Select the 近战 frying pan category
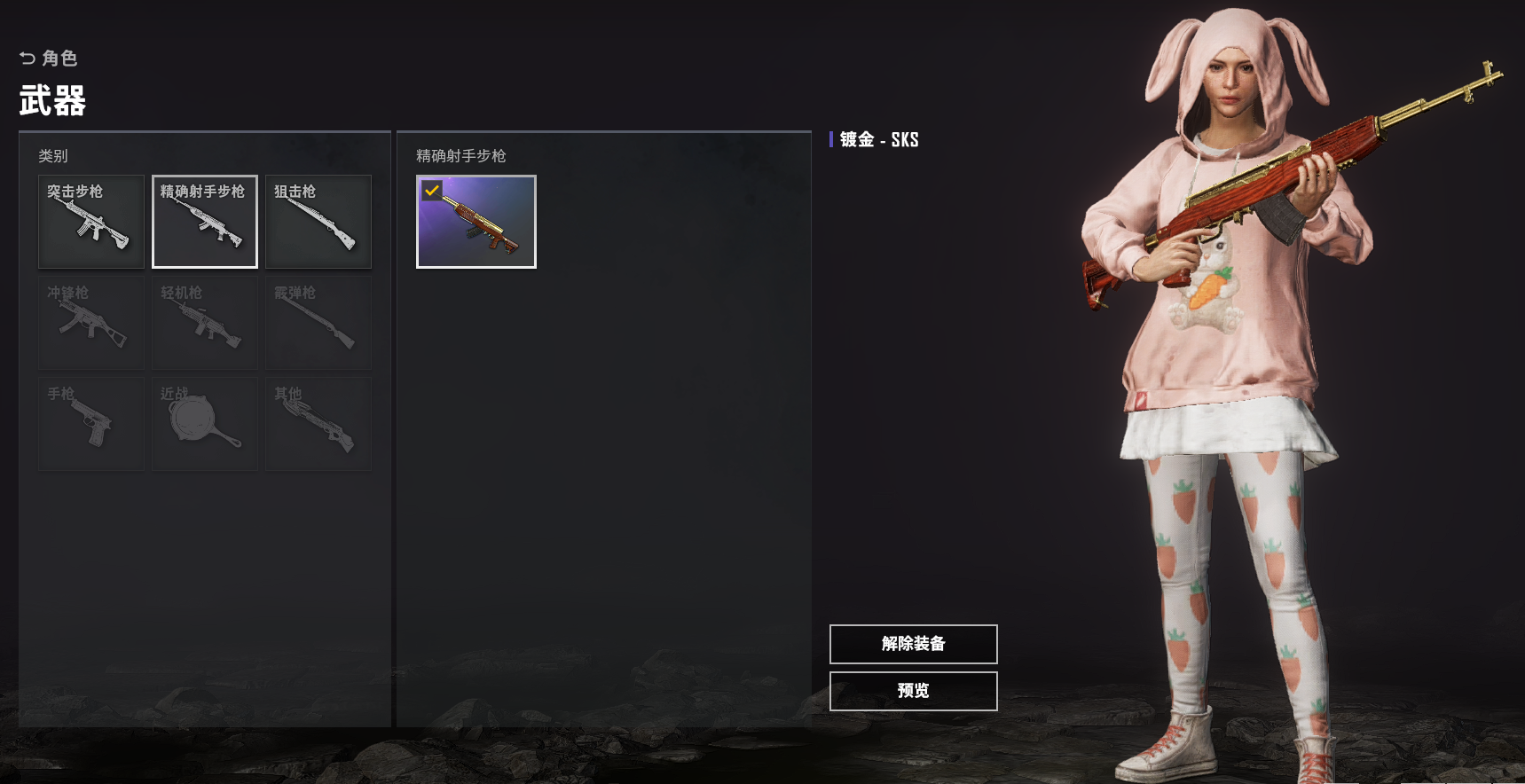The image size is (1525, 784). click(x=205, y=424)
